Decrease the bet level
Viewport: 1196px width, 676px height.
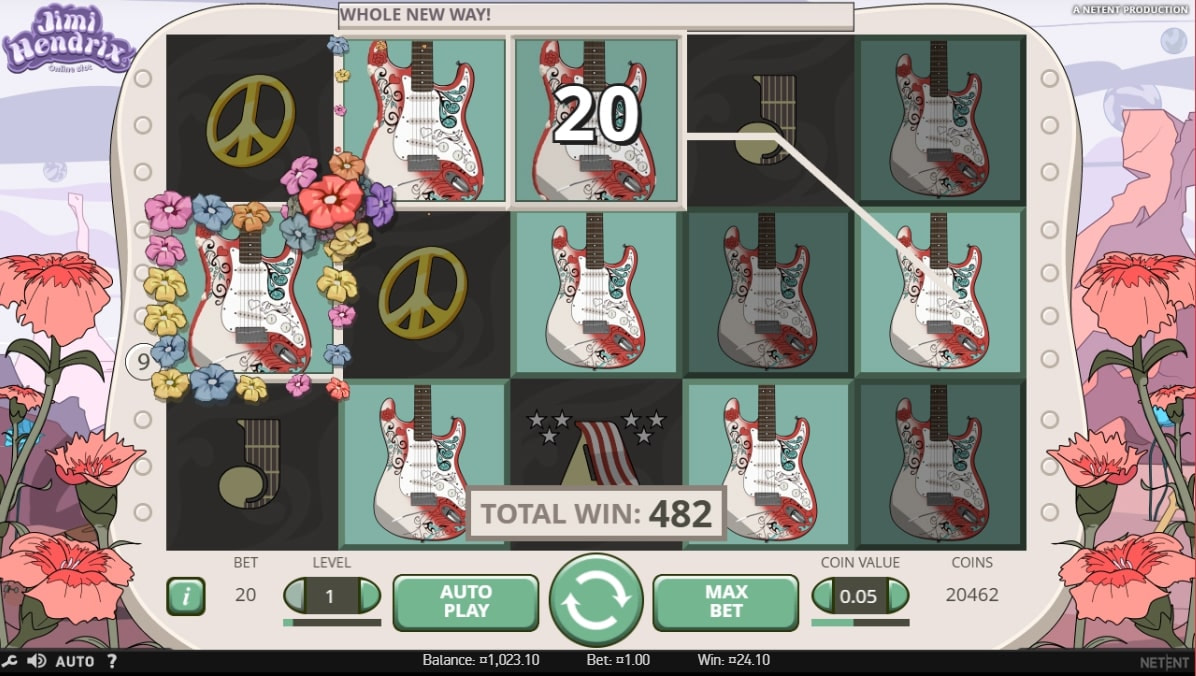296,596
